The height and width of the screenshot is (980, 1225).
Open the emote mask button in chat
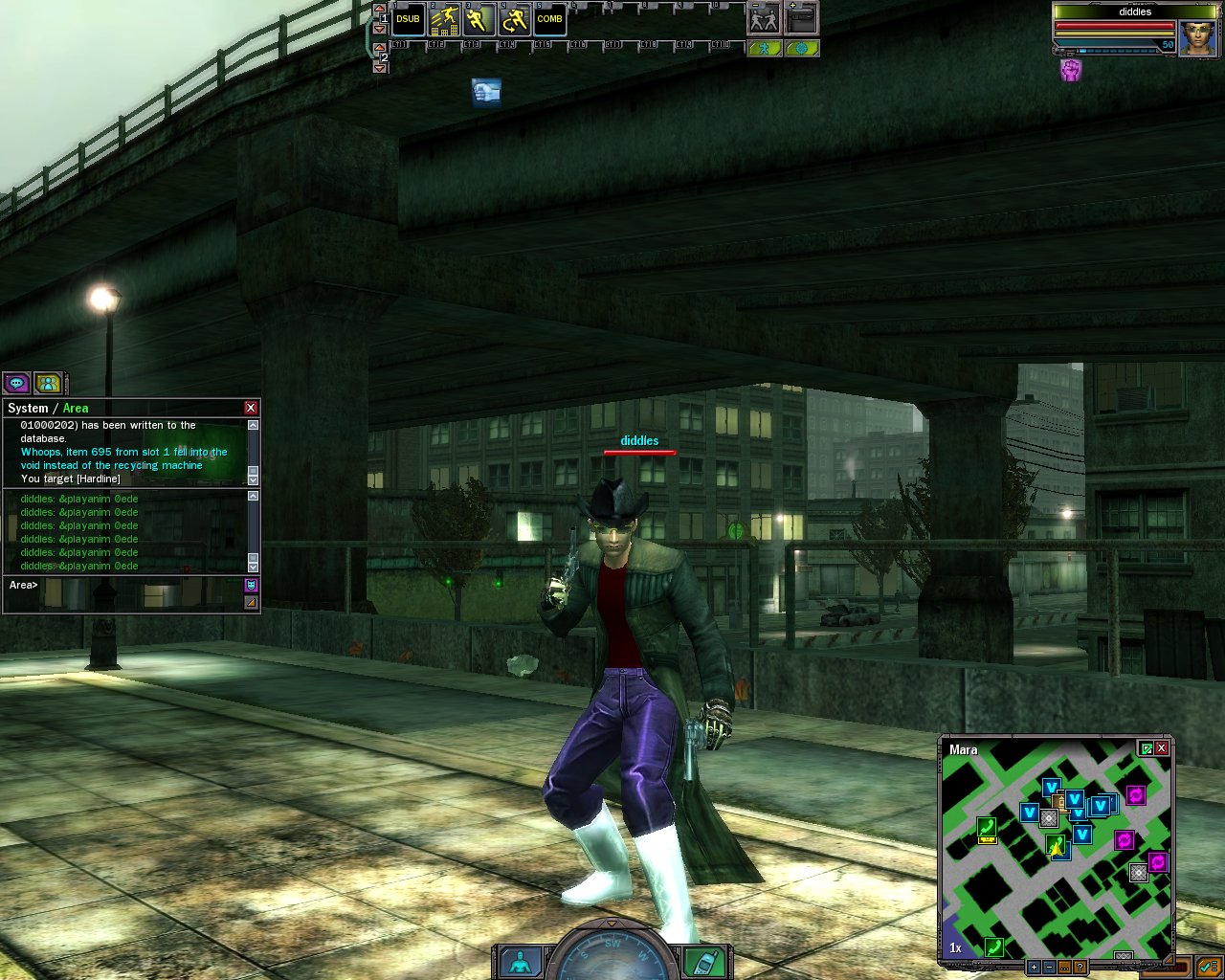point(251,585)
